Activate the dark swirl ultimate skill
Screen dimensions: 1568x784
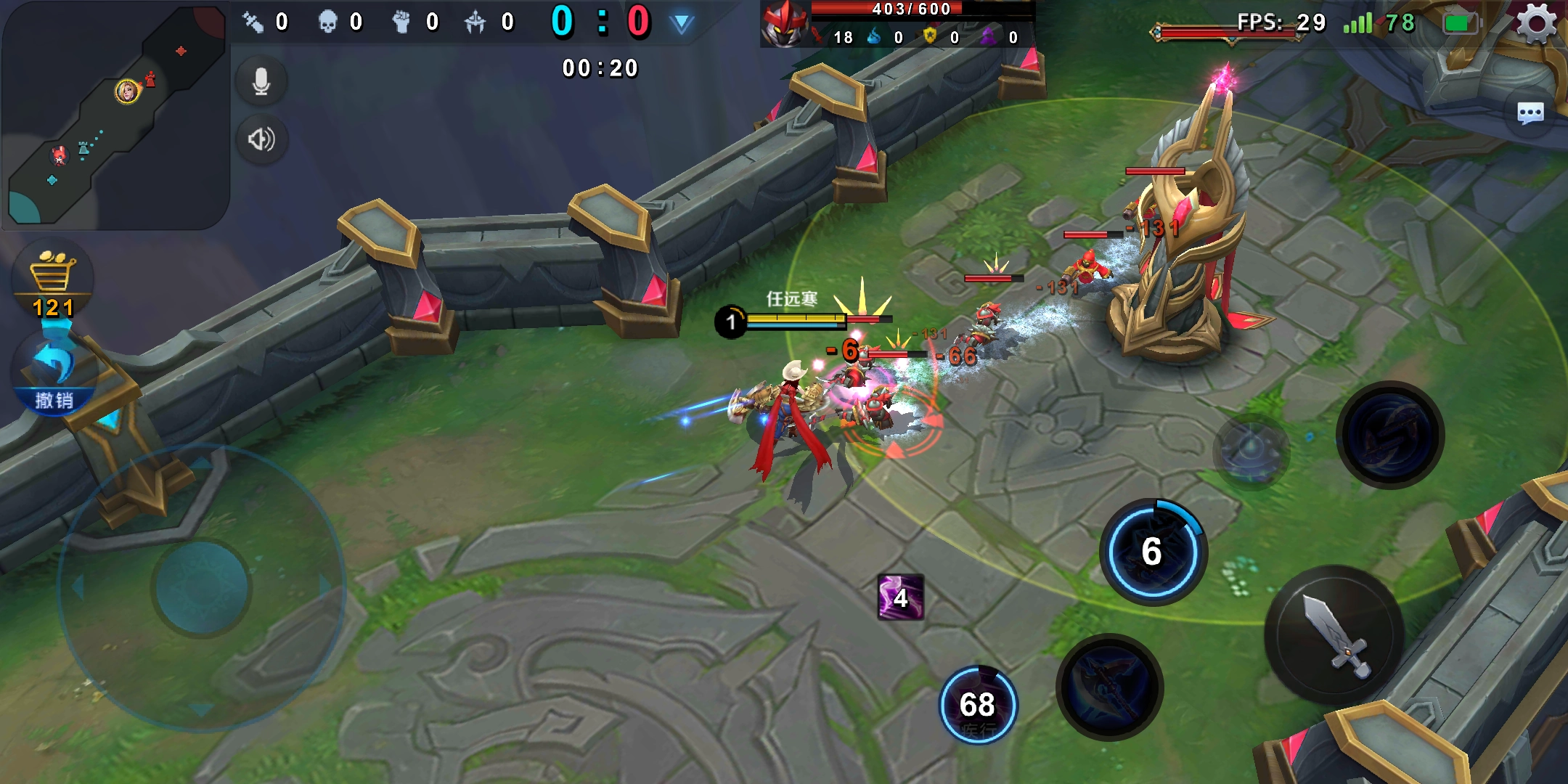pos(1389,436)
